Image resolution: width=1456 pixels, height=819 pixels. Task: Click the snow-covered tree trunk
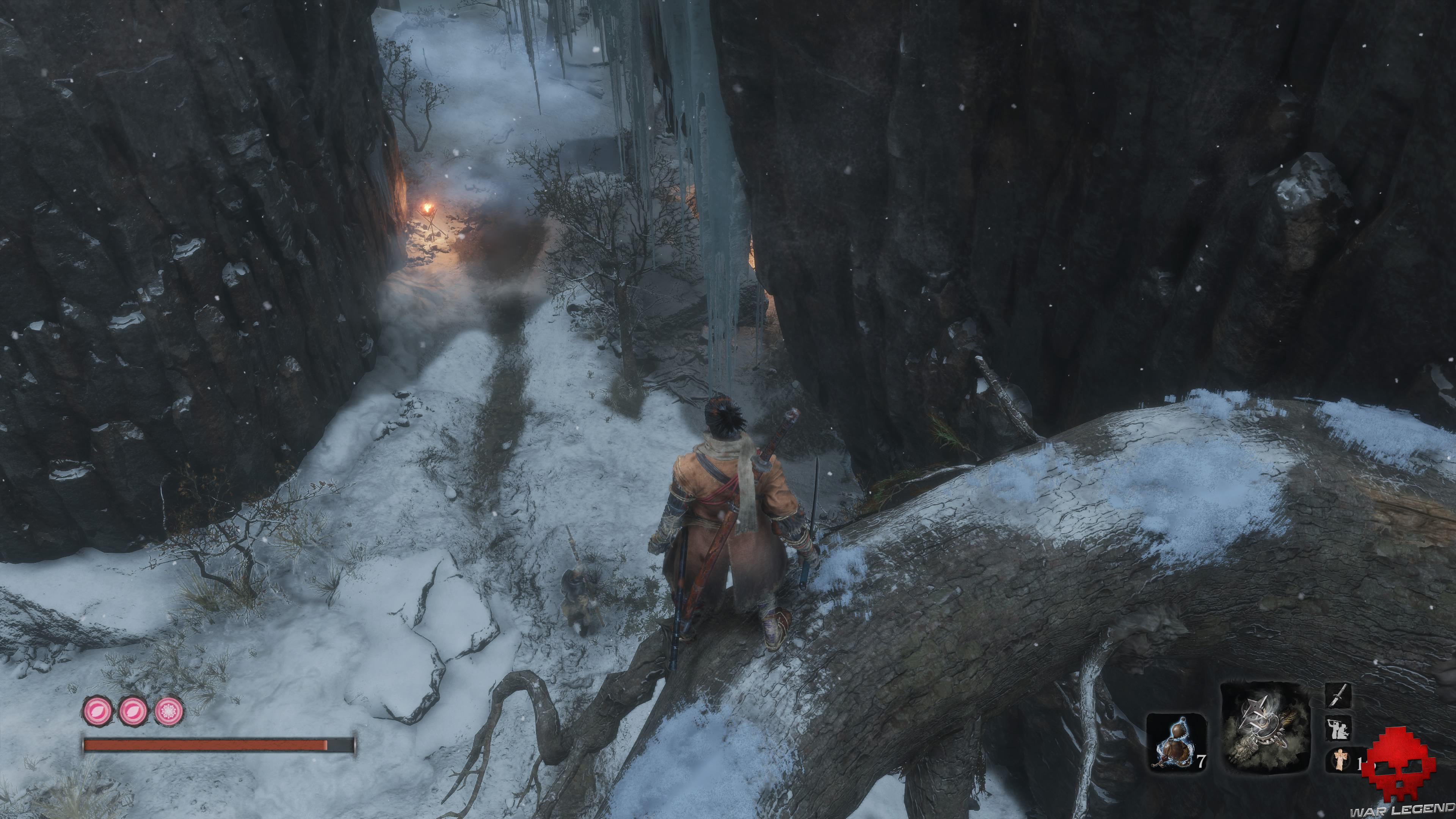tap(1074, 509)
